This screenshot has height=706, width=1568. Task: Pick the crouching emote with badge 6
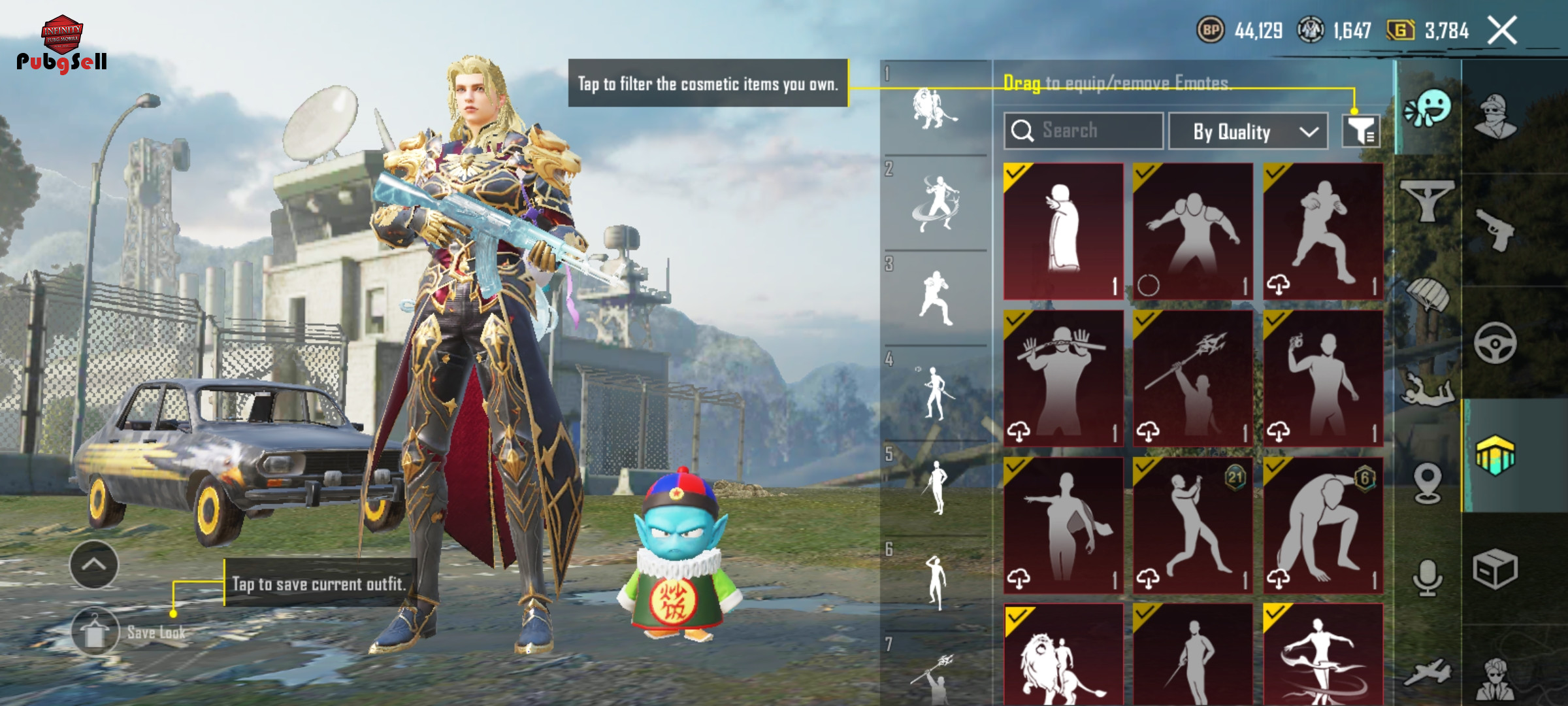tap(1323, 526)
